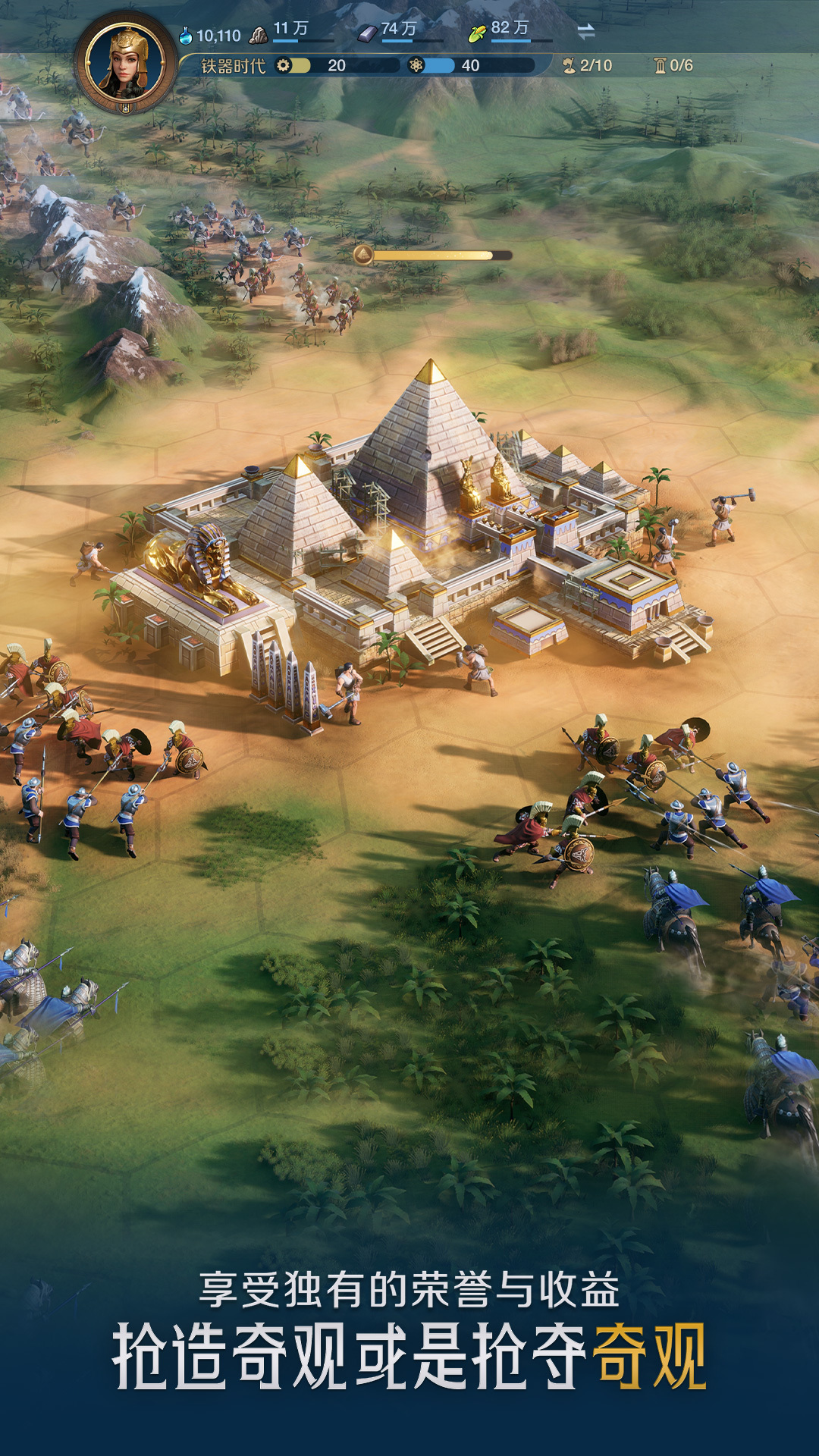Image resolution: width=819 pixels, height=1456 pixels.
Task: Tap the resource exchange arrows icon
Action: click(x=585, y=32)
